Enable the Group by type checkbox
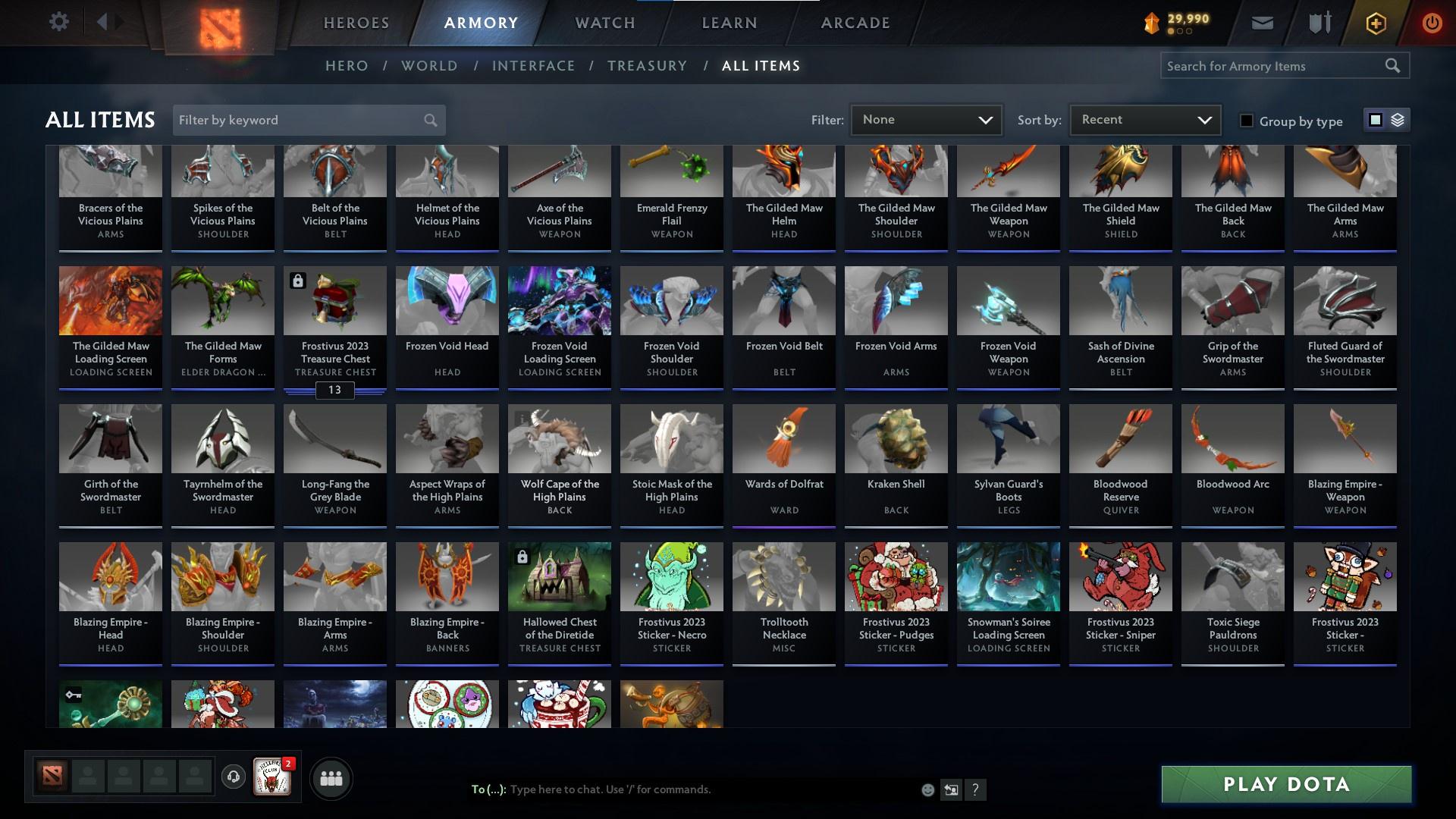This screenshot has width=1456, height=819. pos(1246,121)
